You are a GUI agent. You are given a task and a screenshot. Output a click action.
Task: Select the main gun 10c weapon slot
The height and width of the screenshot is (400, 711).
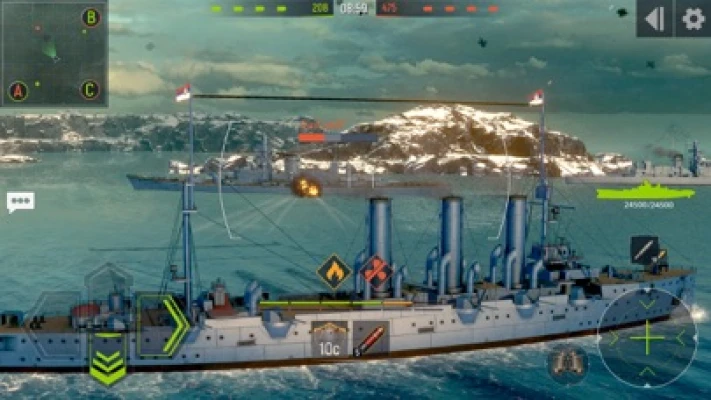point(329,341)
